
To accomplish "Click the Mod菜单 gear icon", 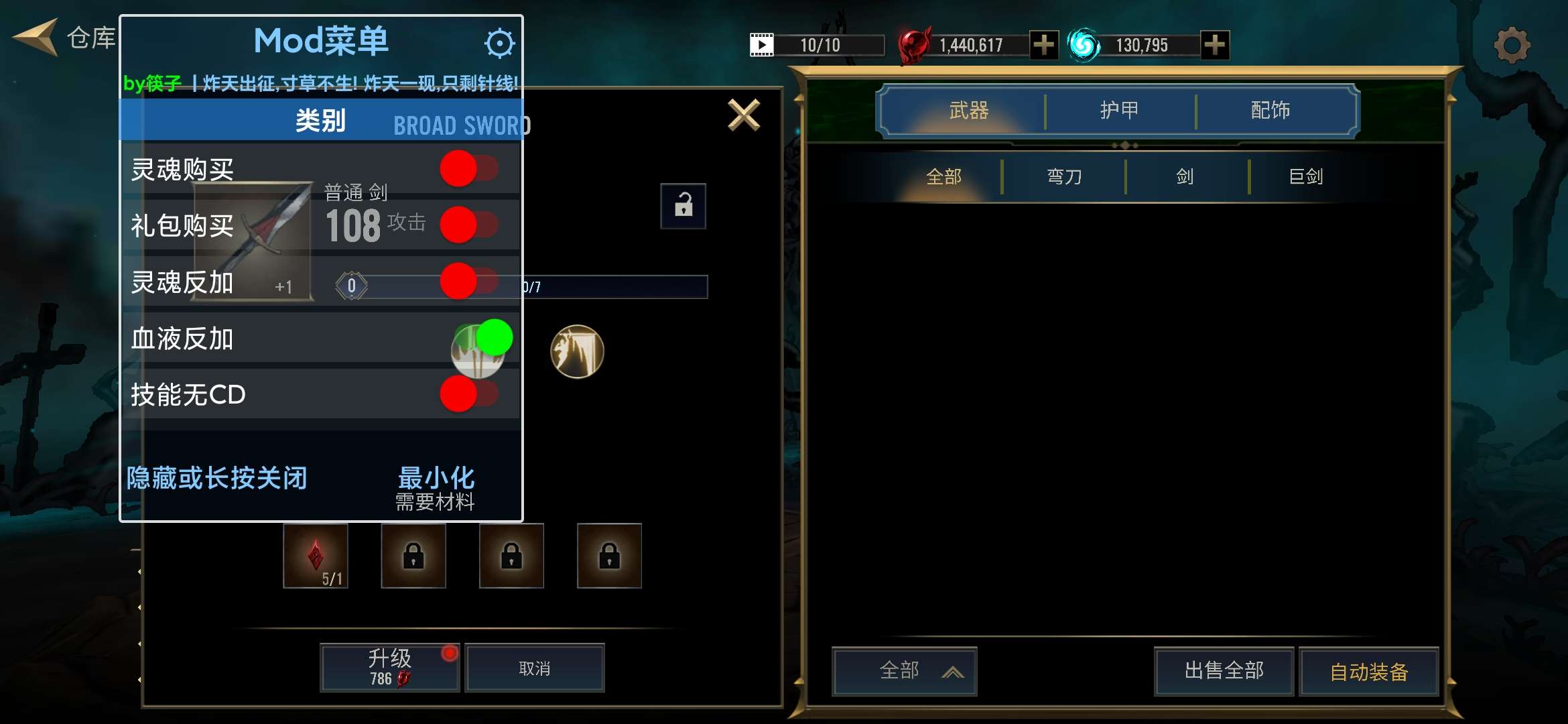I will pyautogui.click(x=499, y=42).
